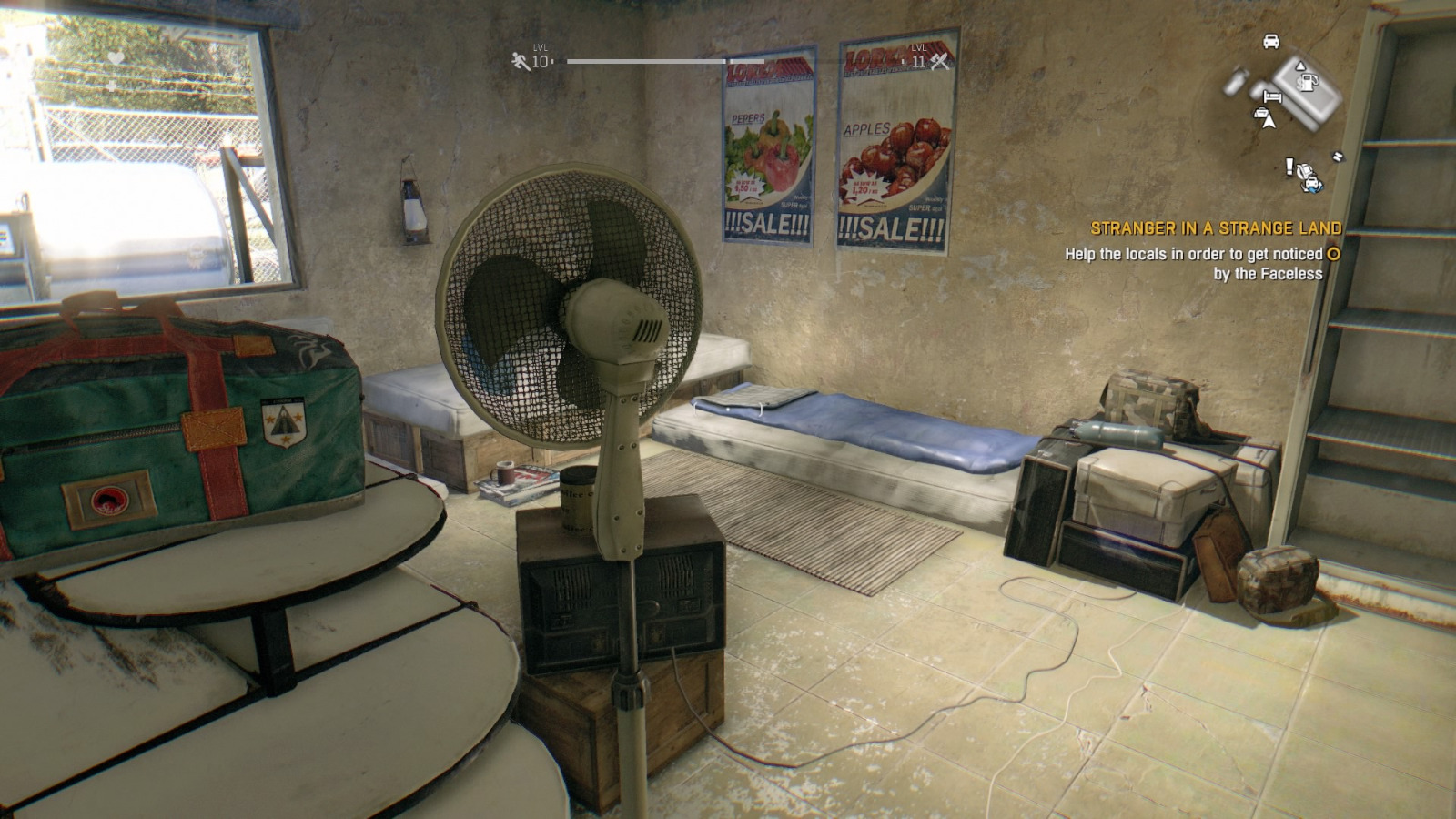The height and width of the screenshot is (819, 1456).
Task: Select the triangle elevation marker on the minimap
Action: point(1300,66)
